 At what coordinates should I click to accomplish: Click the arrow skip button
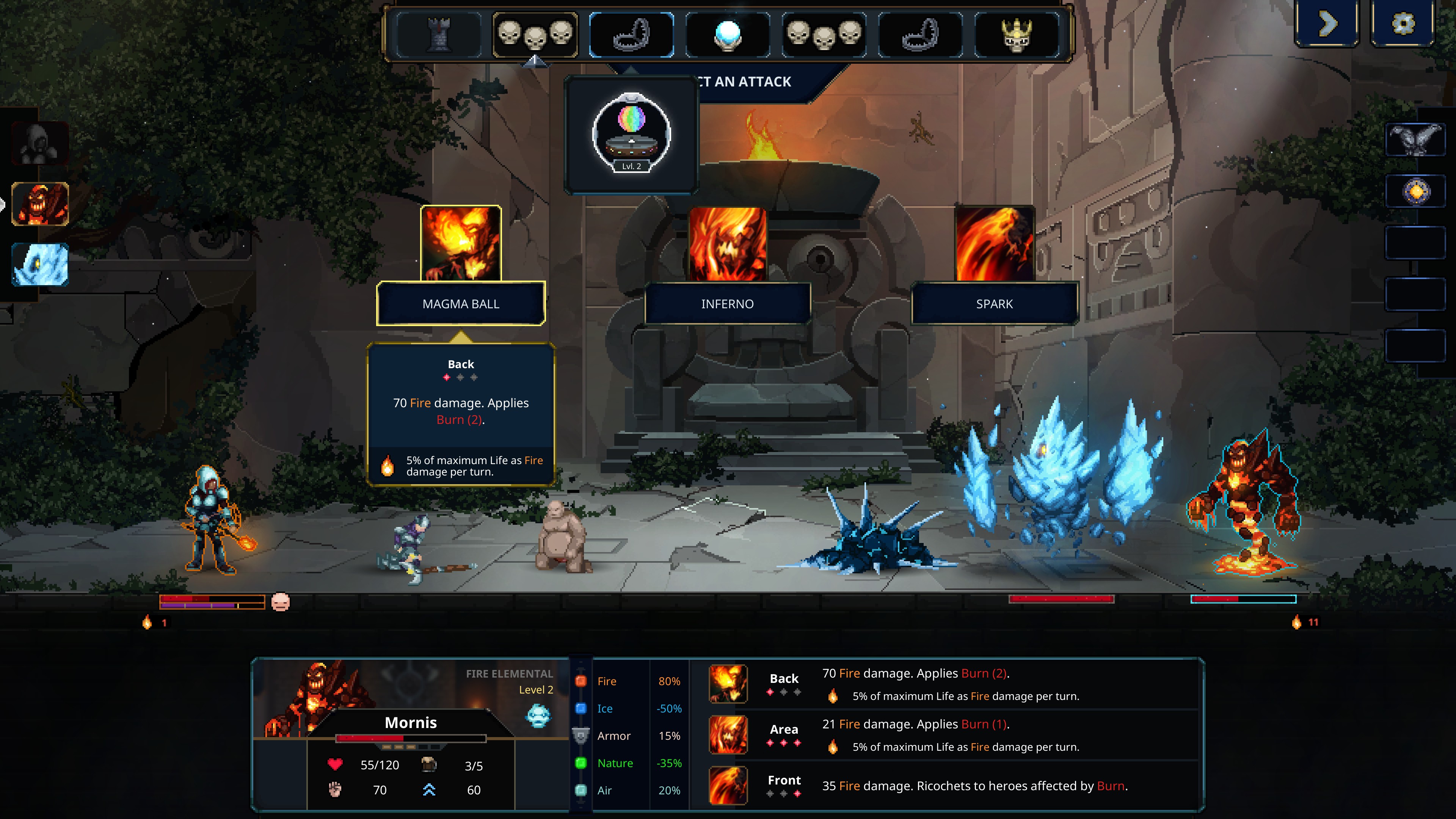[x=1327, y=24]
